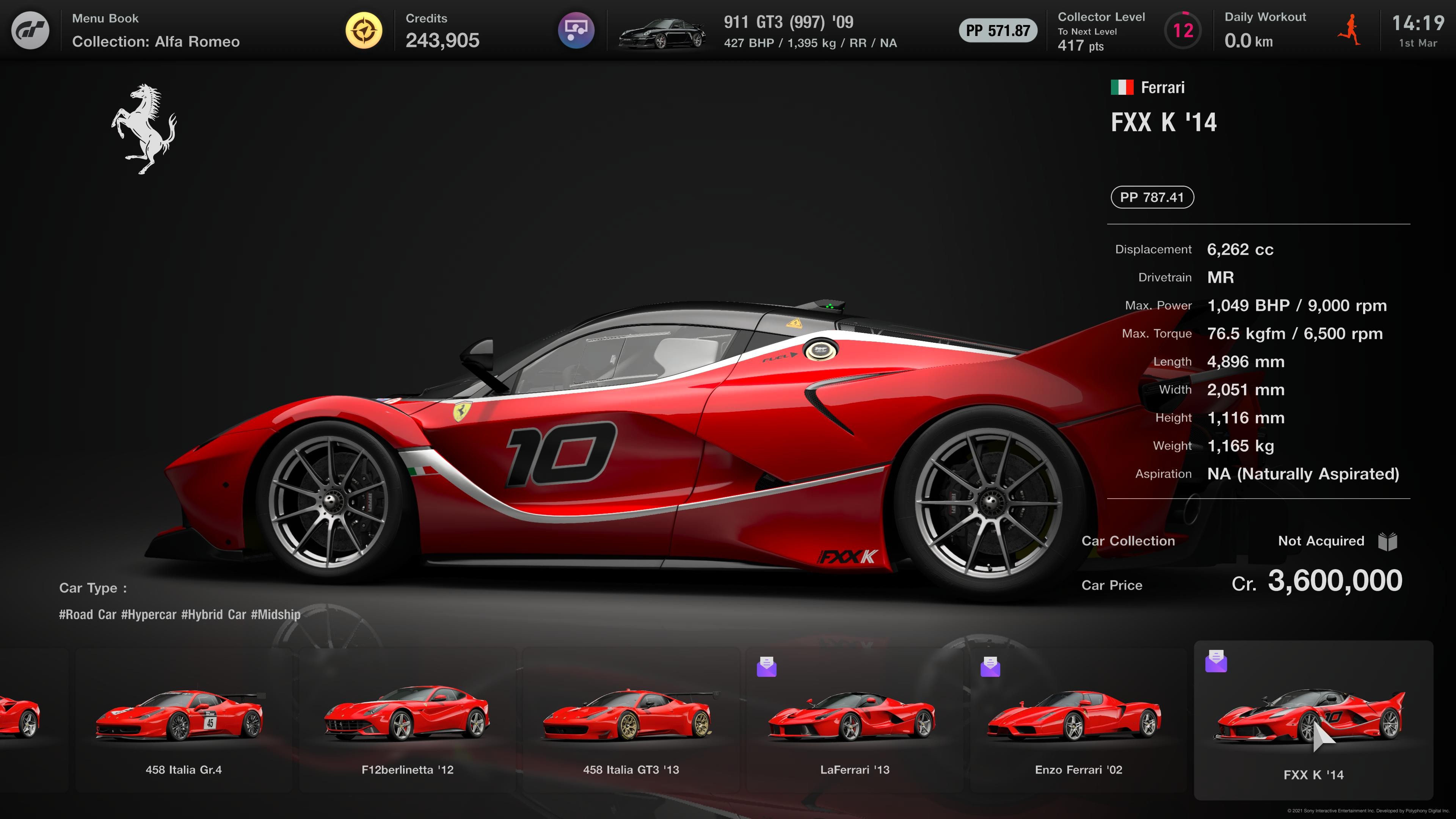Show the Daily Workout runner panel
The image size is (1456, 819).
pyautogui.click(x=1348, y=30)
